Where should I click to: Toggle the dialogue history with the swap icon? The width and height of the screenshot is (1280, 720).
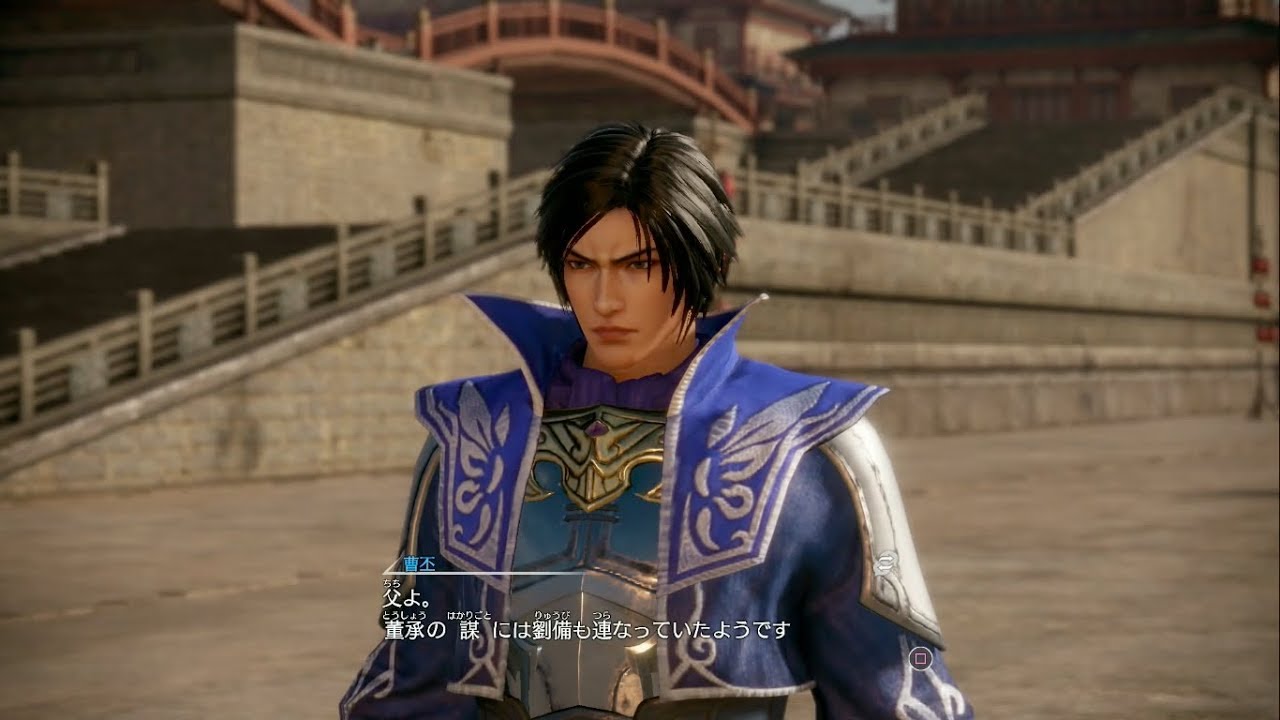pyautogui.click(x=886, y=563)
